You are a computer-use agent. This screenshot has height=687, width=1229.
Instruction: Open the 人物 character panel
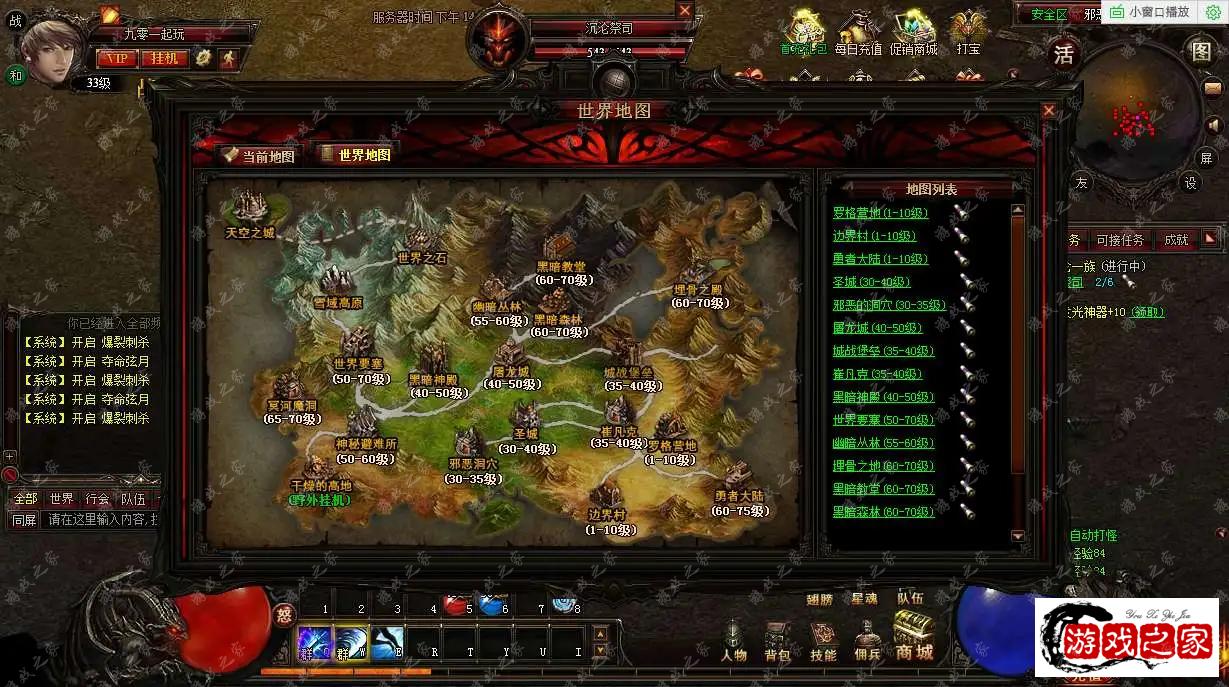coord(734,639)
